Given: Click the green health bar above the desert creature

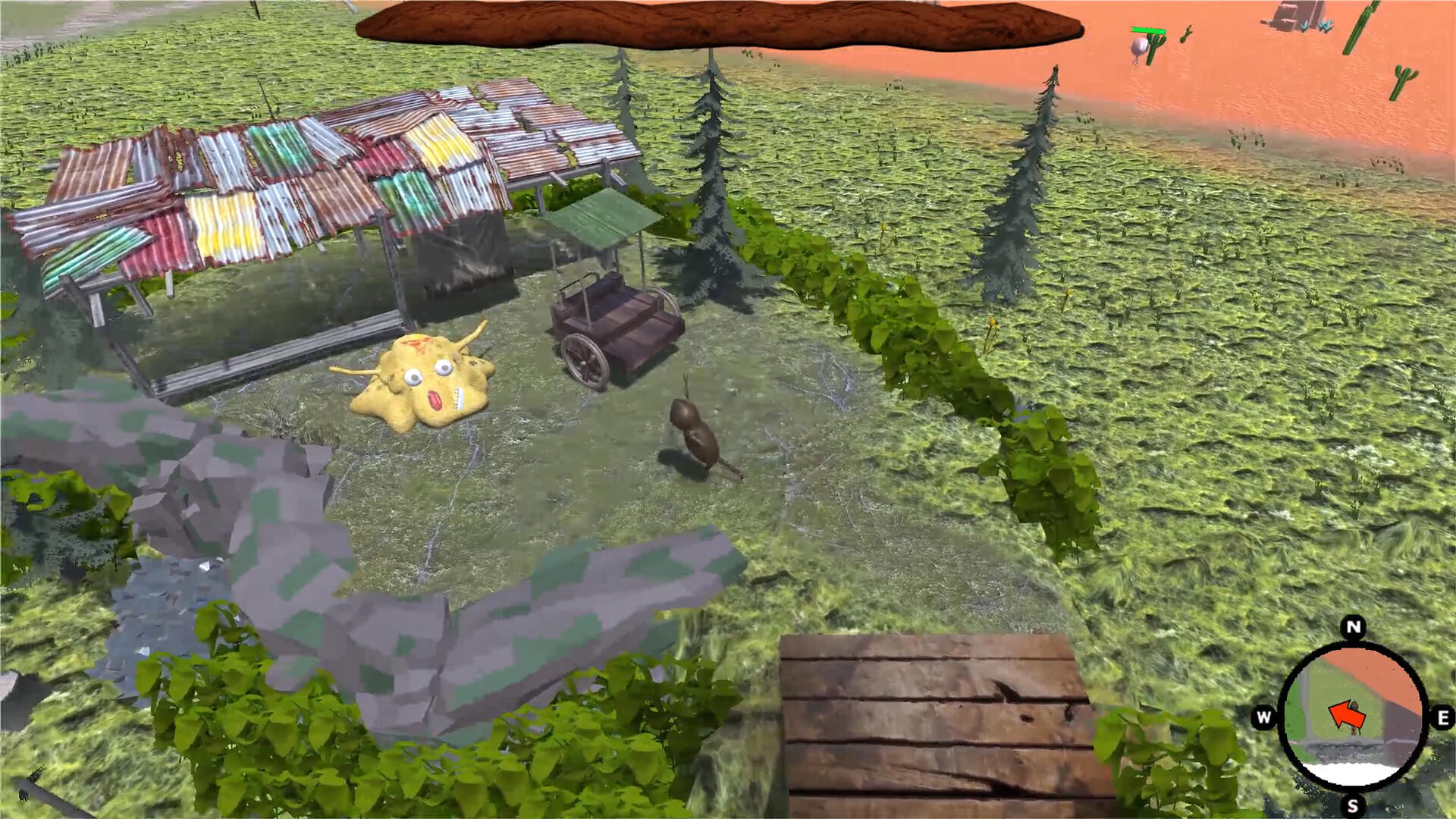Looking at the screenshot, I should tap(1148, 30).
